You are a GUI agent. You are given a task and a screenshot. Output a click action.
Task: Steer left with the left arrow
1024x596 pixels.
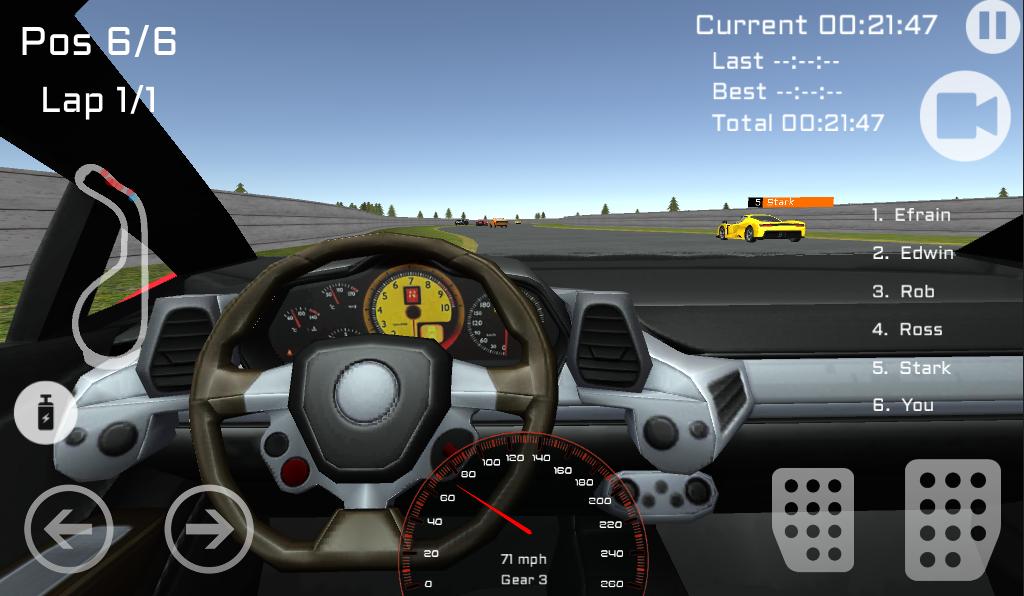point(68,530)
